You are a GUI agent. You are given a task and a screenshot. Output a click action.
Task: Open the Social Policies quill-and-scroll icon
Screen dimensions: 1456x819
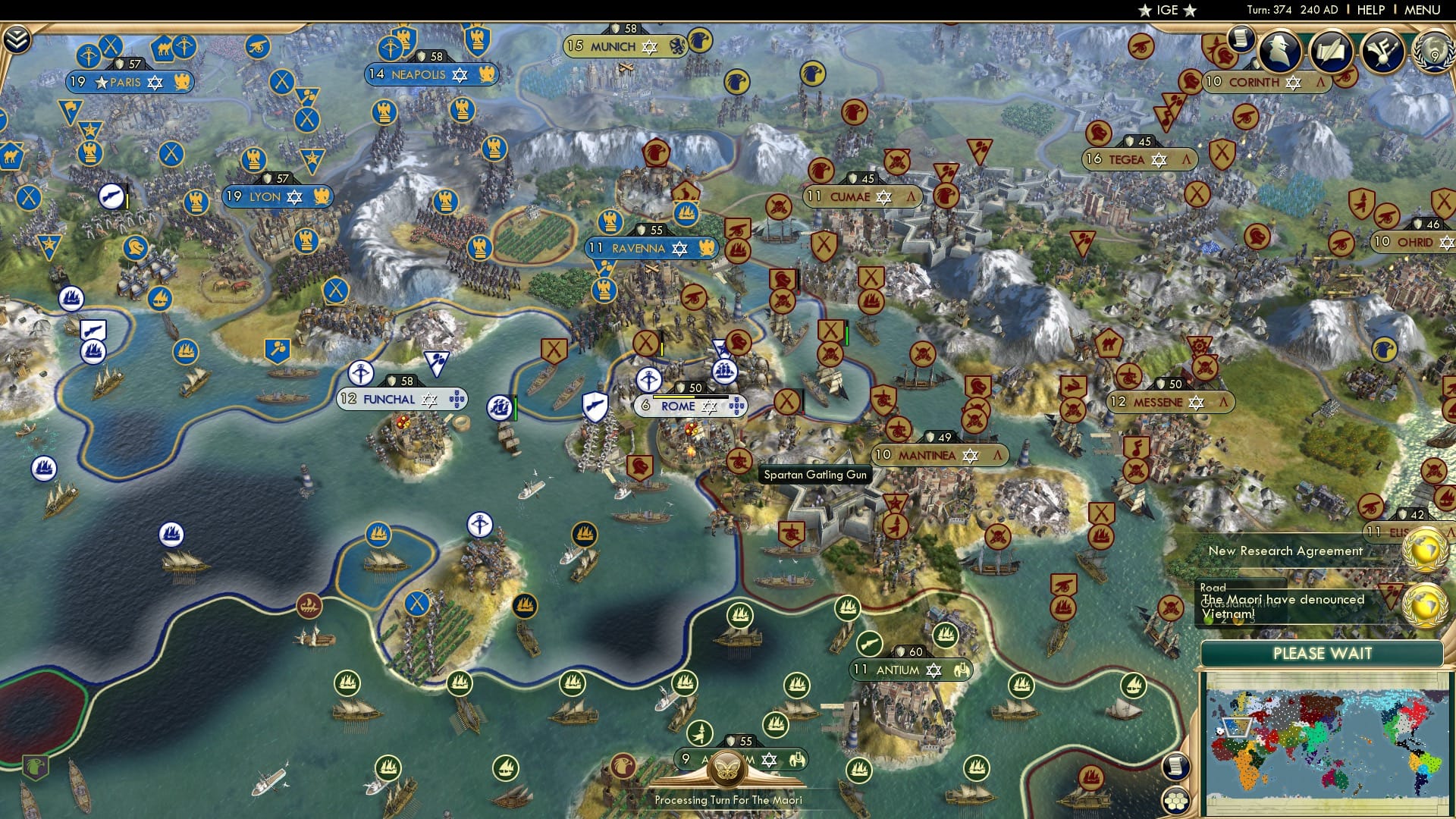[1330, 50]
